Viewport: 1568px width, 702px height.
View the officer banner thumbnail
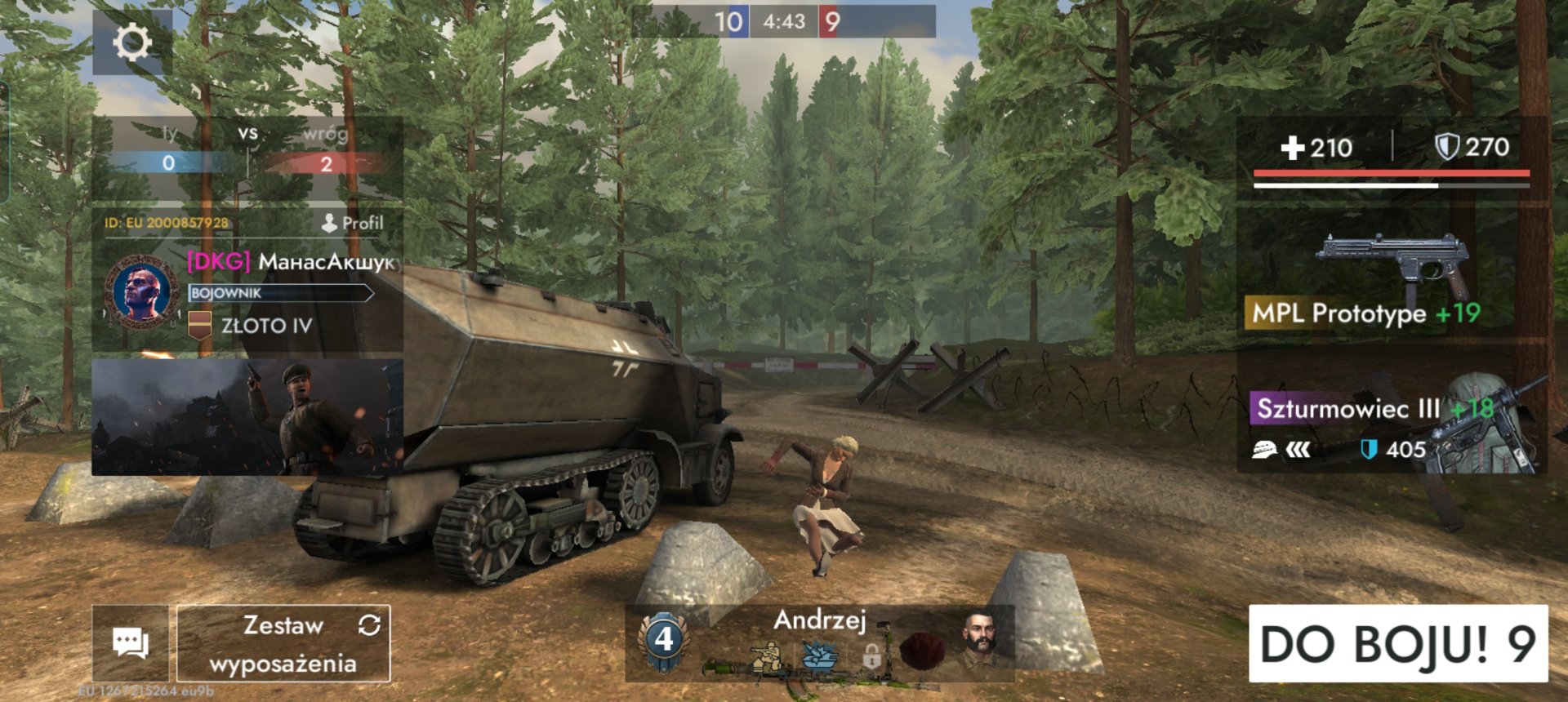click(x=247, y=417)
